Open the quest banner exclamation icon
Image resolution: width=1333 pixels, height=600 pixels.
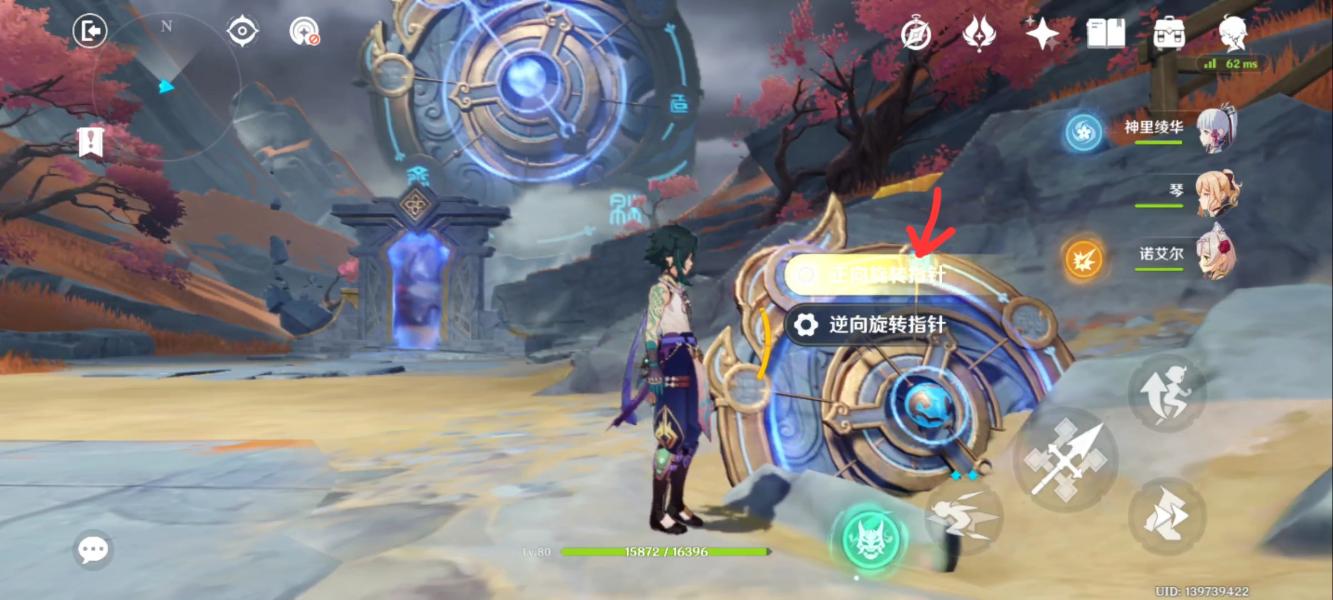(91, 142)
